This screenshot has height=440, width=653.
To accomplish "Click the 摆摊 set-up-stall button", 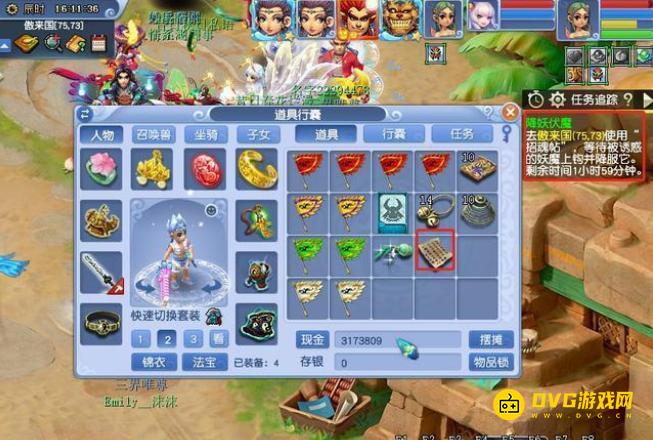I will point(489,339).
